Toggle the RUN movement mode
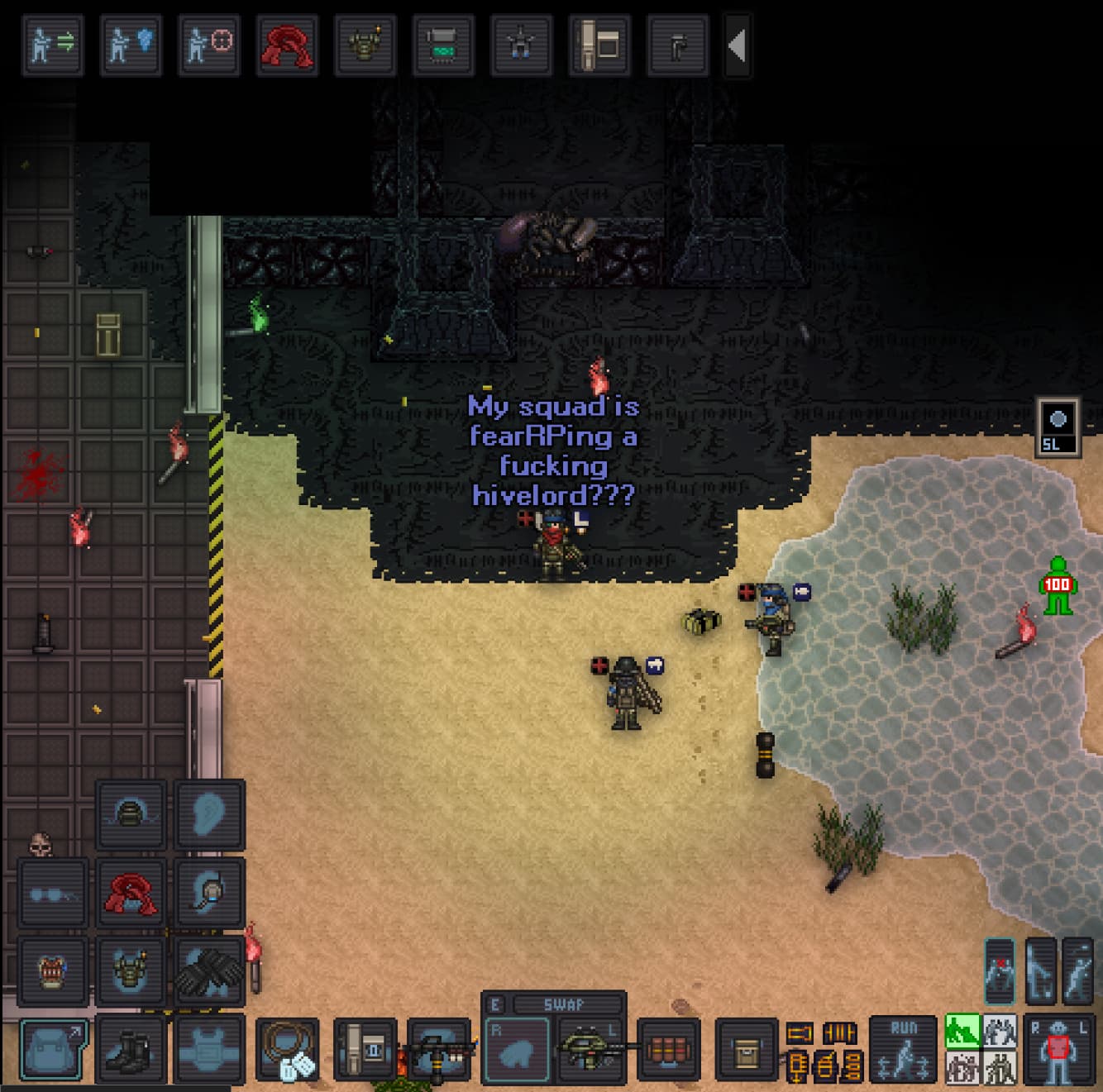 tap(903, 1050)
